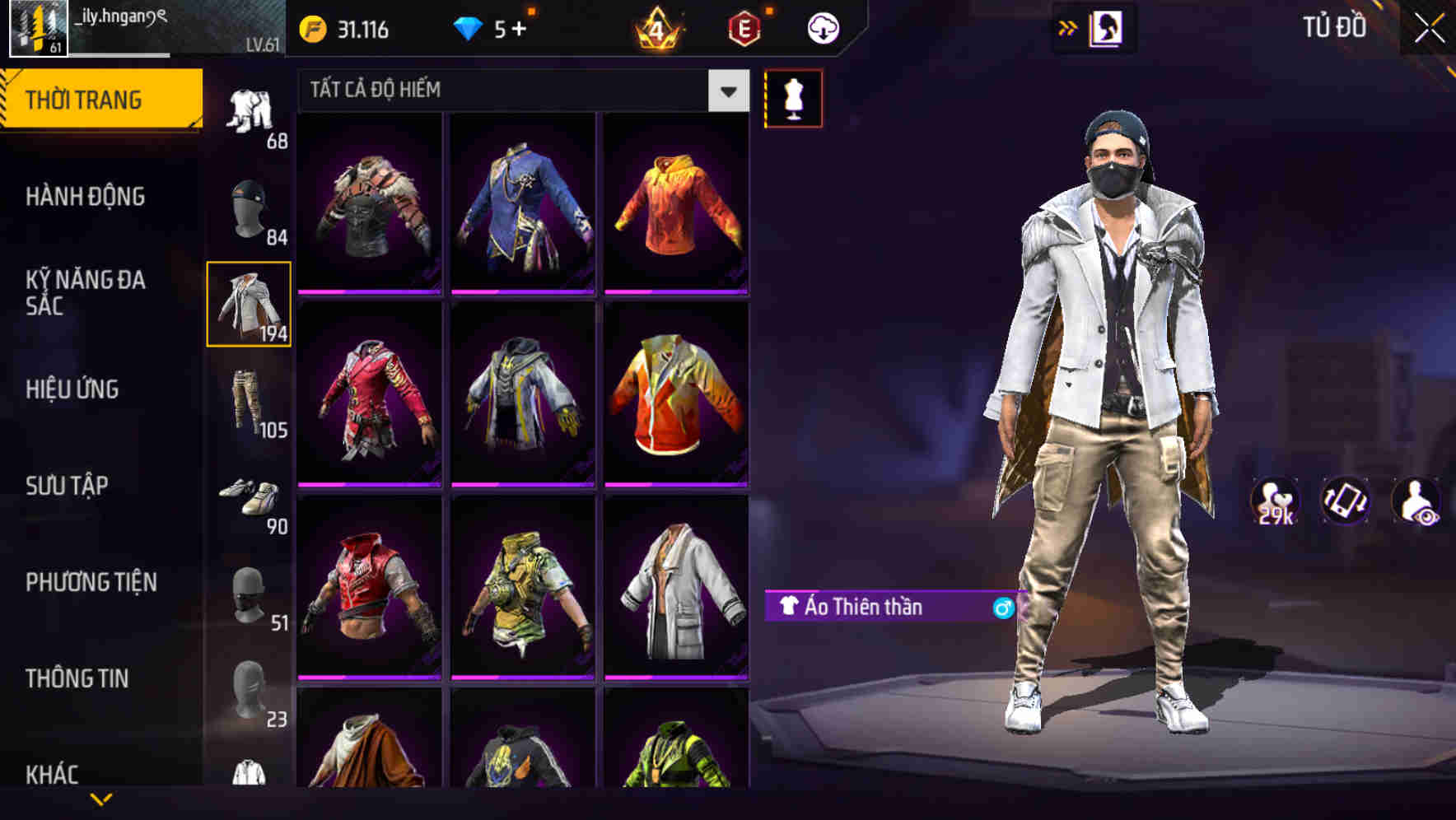Click the diamond top-up plus button
Viewport: 1456px width, 820px height.
[519, 26]
